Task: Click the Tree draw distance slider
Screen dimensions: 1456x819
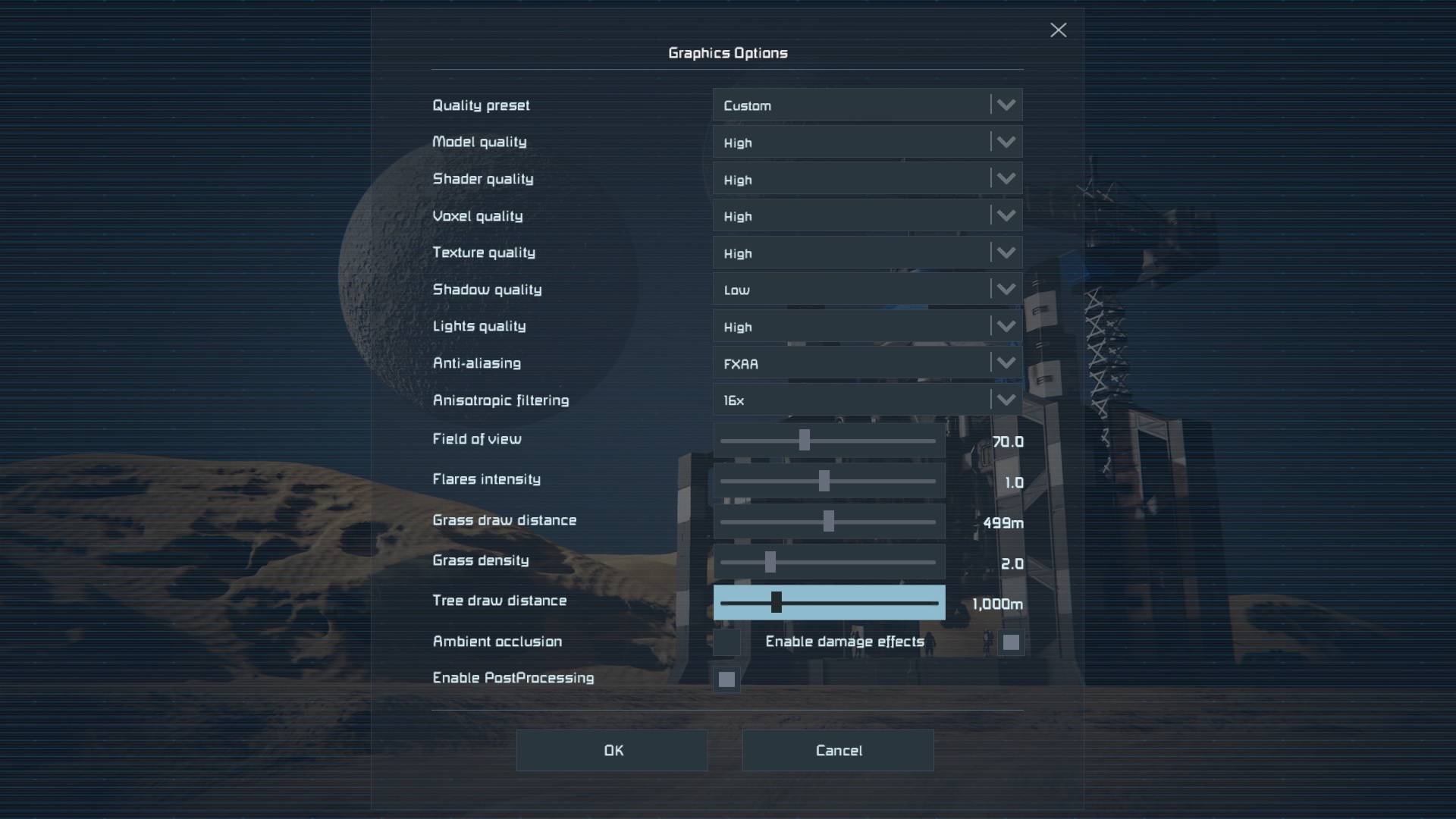Action: 776,603
